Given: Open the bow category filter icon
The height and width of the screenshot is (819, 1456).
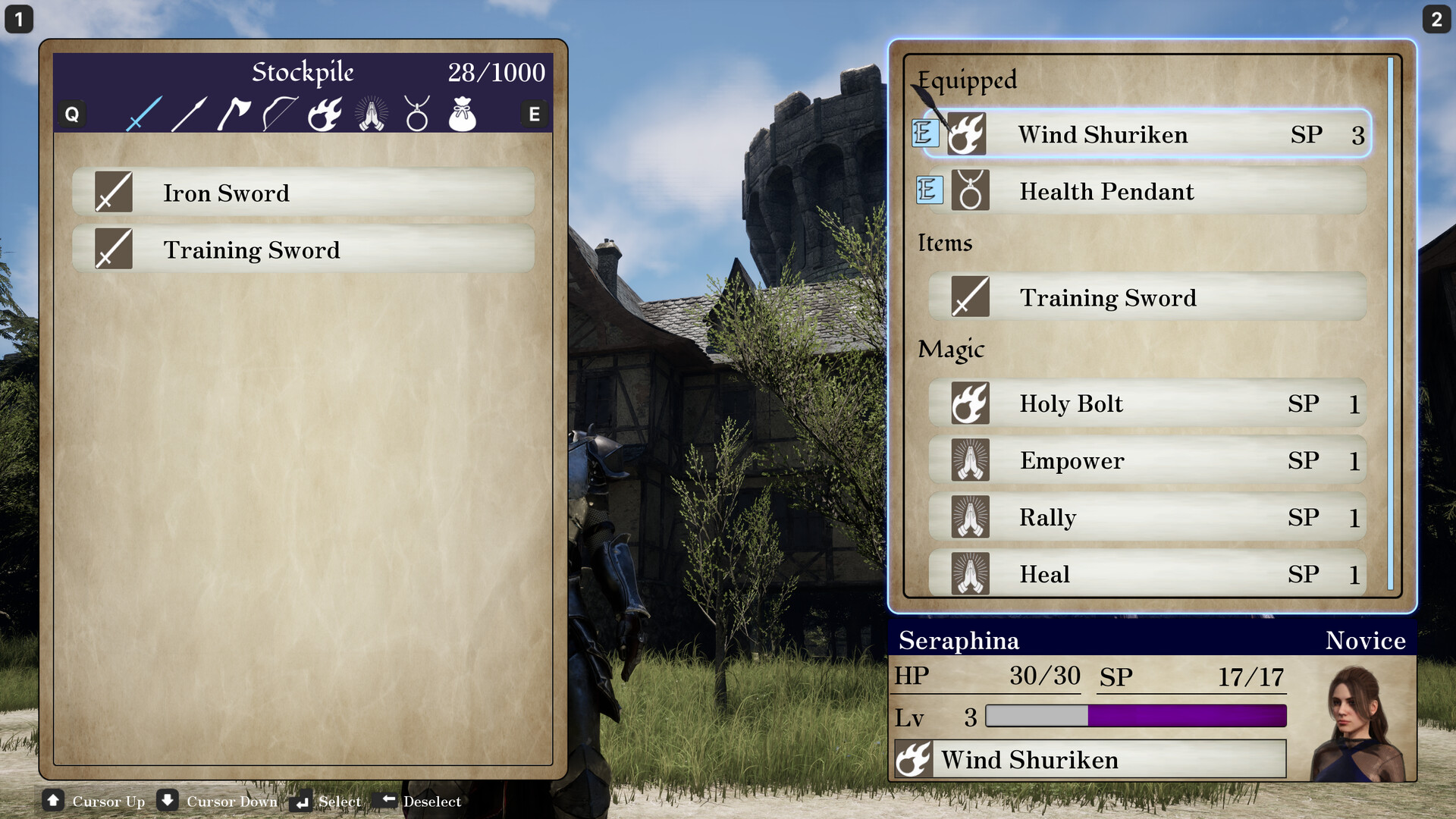Looking at the screenshot, I should 279,115.
